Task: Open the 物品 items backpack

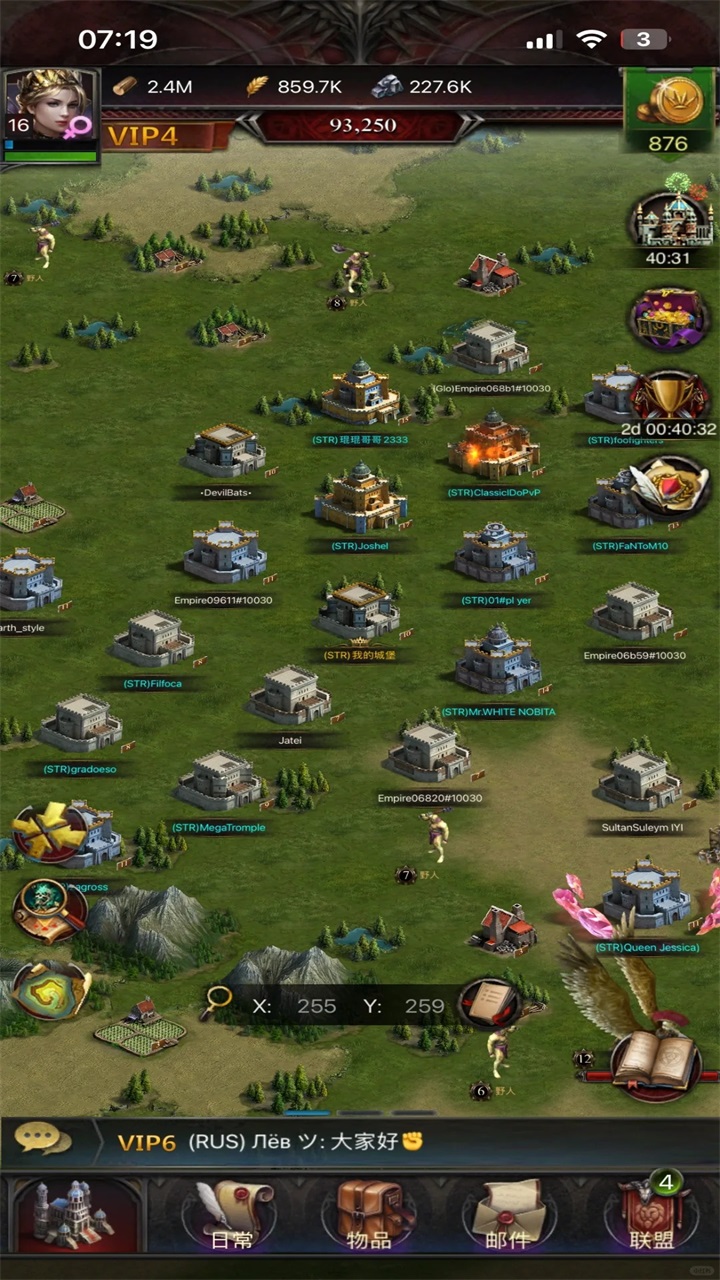Action: 369,1217
